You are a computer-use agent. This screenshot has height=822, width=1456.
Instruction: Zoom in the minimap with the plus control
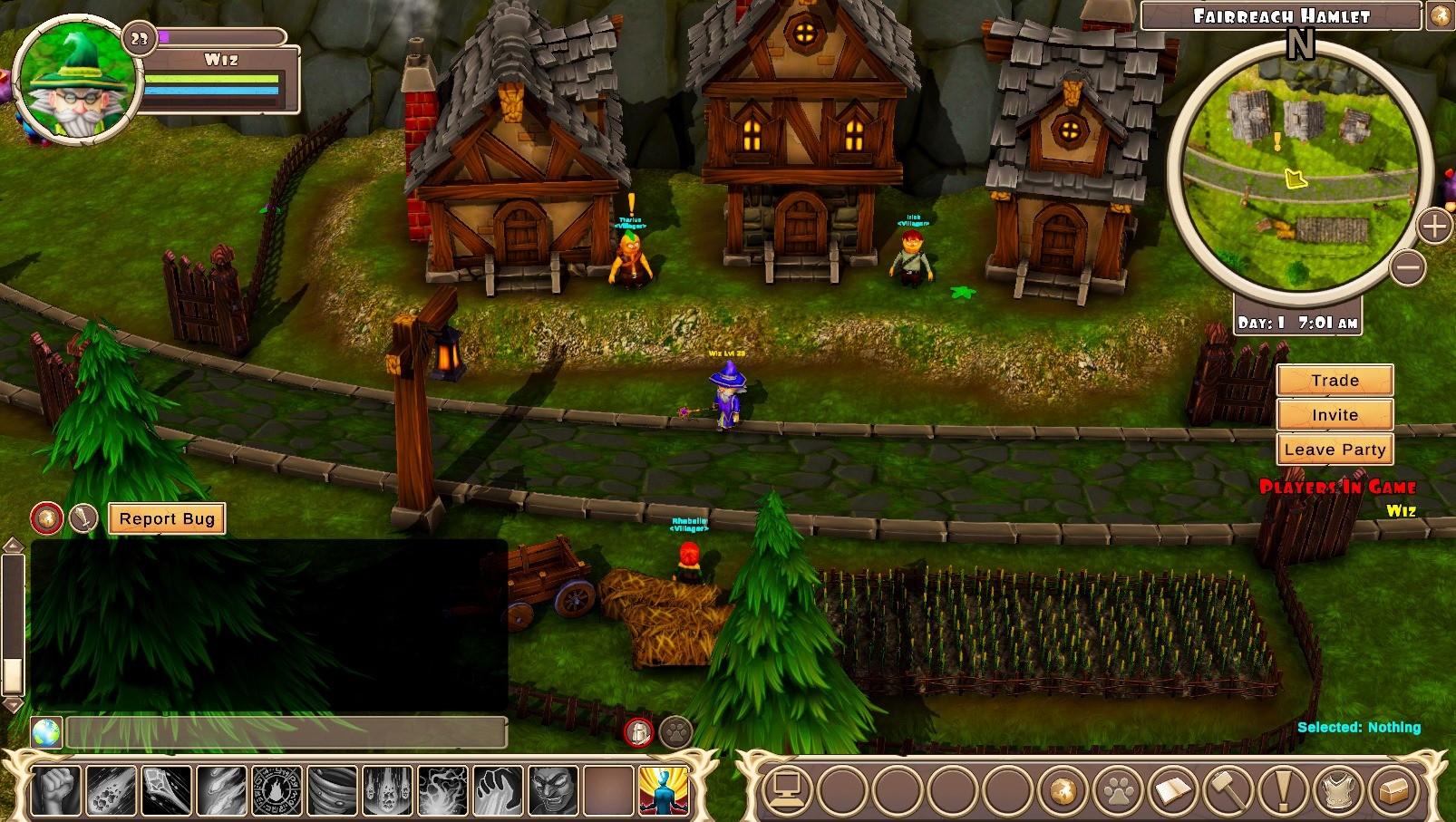click(x=1434, y=228)
